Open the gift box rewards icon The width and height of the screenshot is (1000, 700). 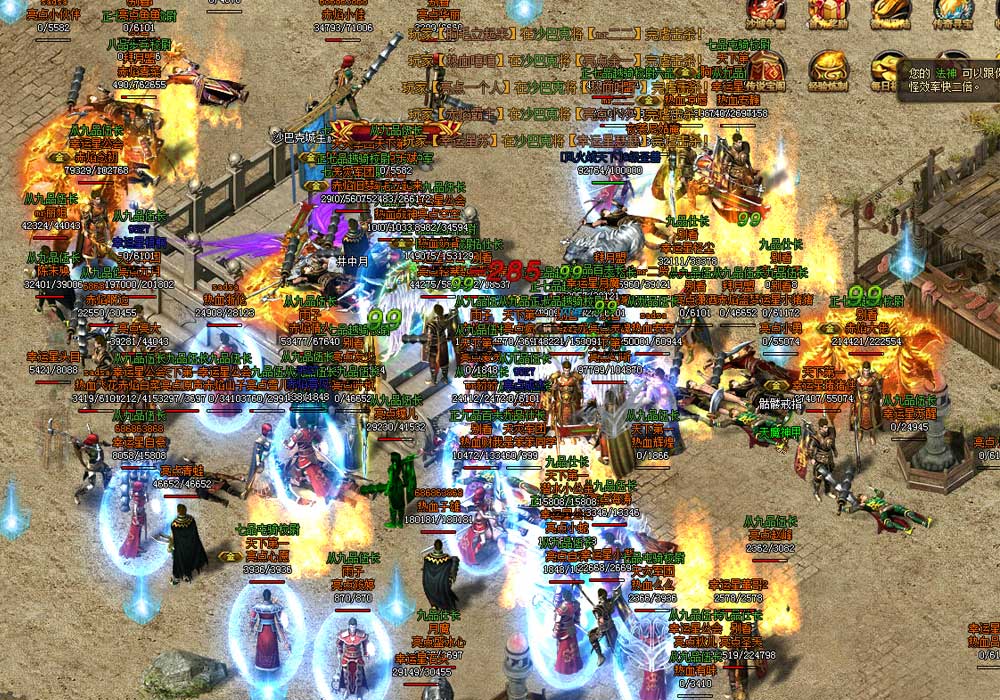(828, 12)
